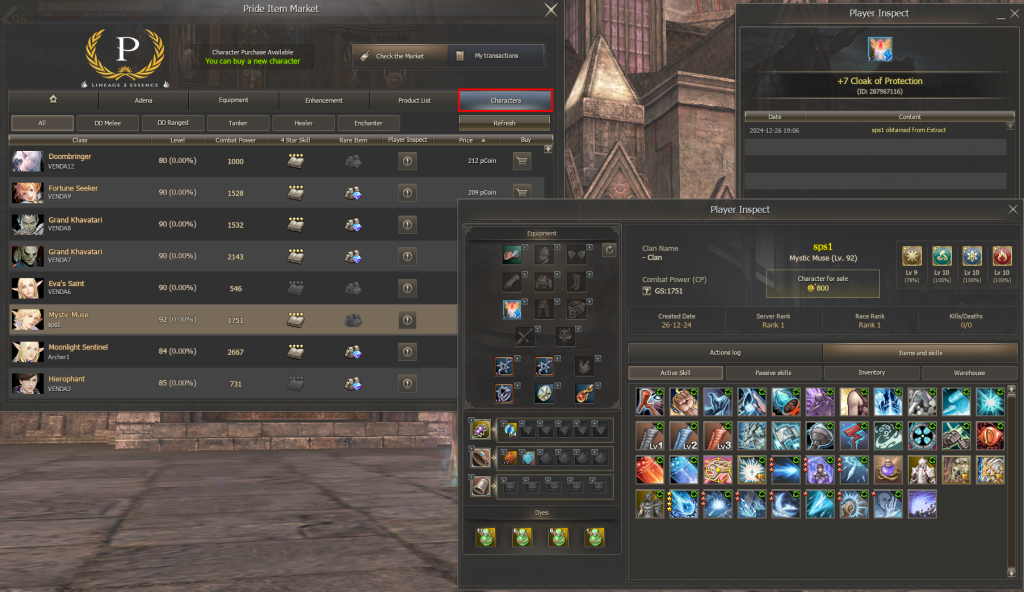Open My transactions
Image resolution: width=1024 pixels, height=592 pixels.
[496, 56]
